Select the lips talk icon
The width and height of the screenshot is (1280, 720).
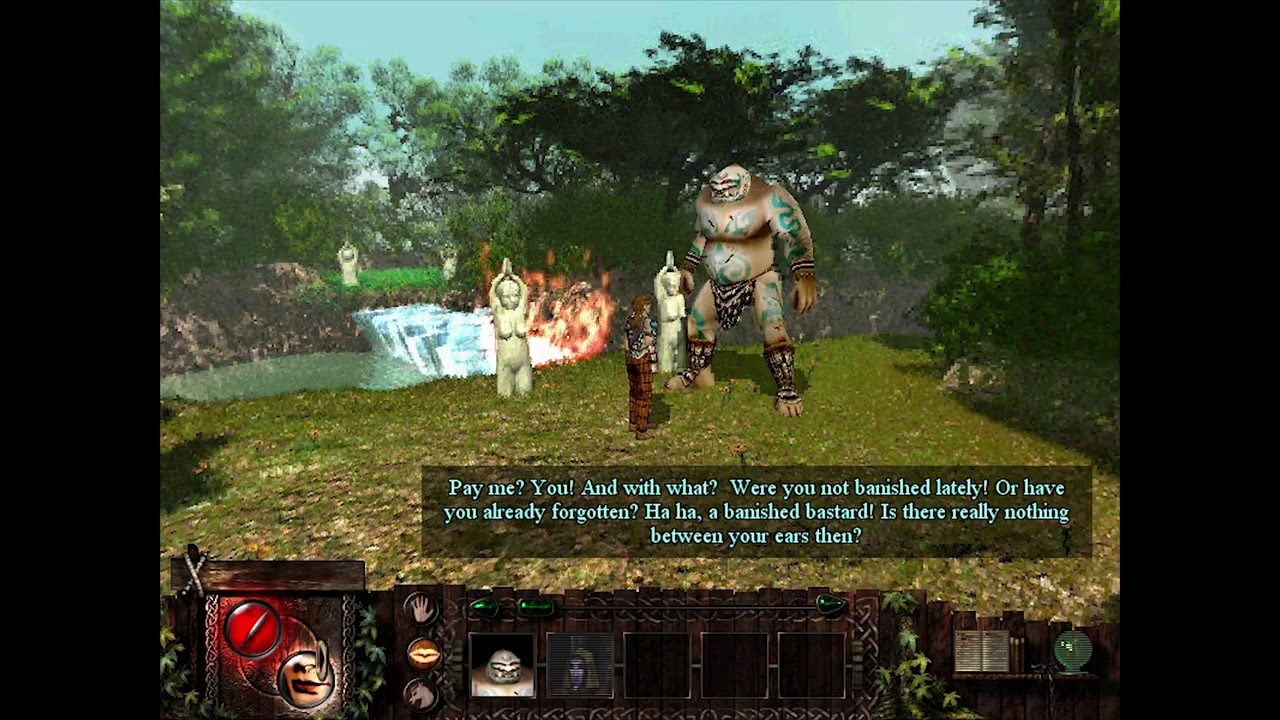pyautogui.click(x=423, y=655)
